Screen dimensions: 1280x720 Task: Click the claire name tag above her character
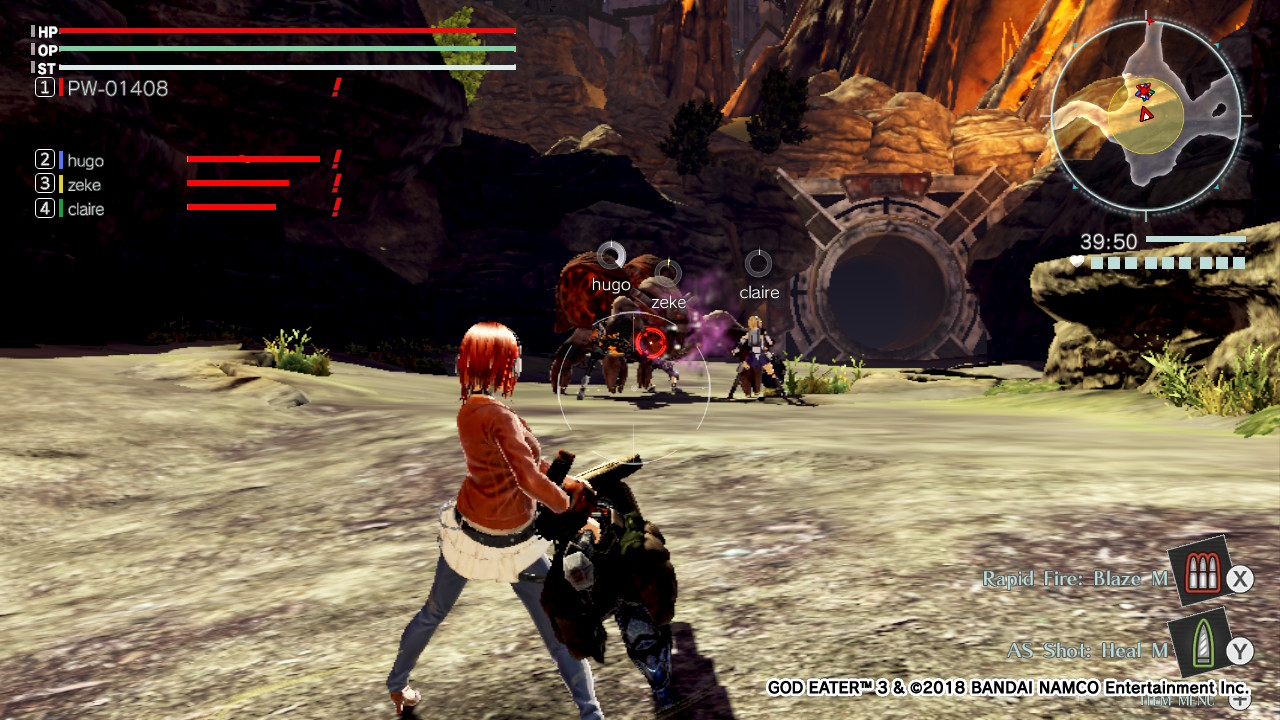[x=759, y=291]
